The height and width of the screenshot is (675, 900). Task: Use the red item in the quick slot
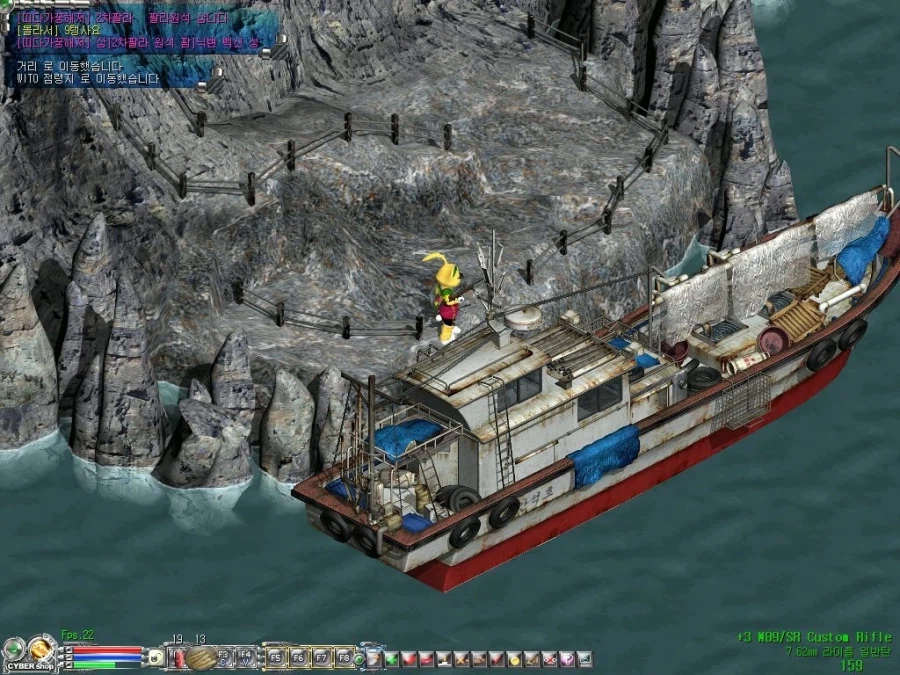[179, 657]
